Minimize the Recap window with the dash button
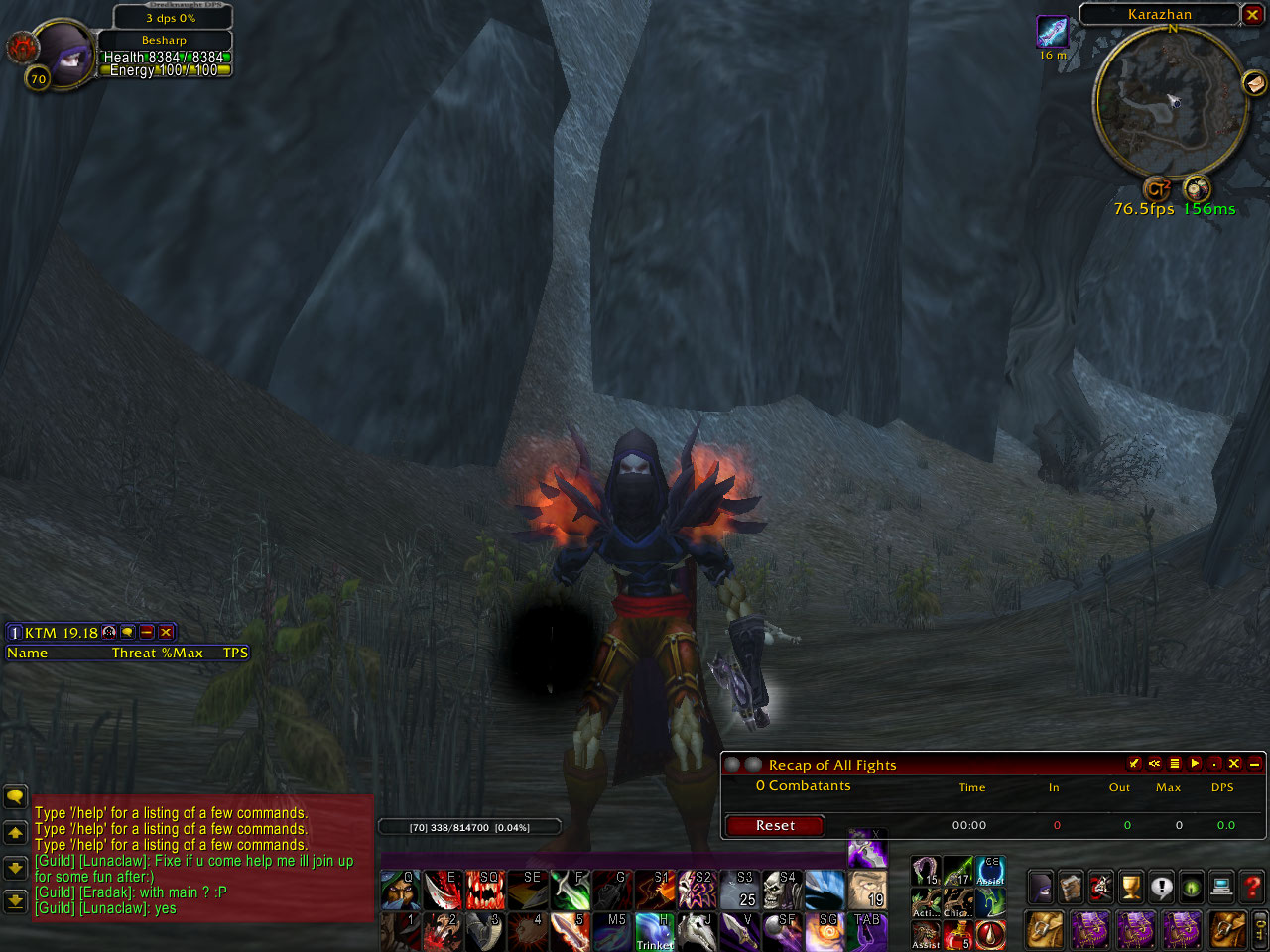Screen dimensions: 1270x952 click(x=1254, y=763)
